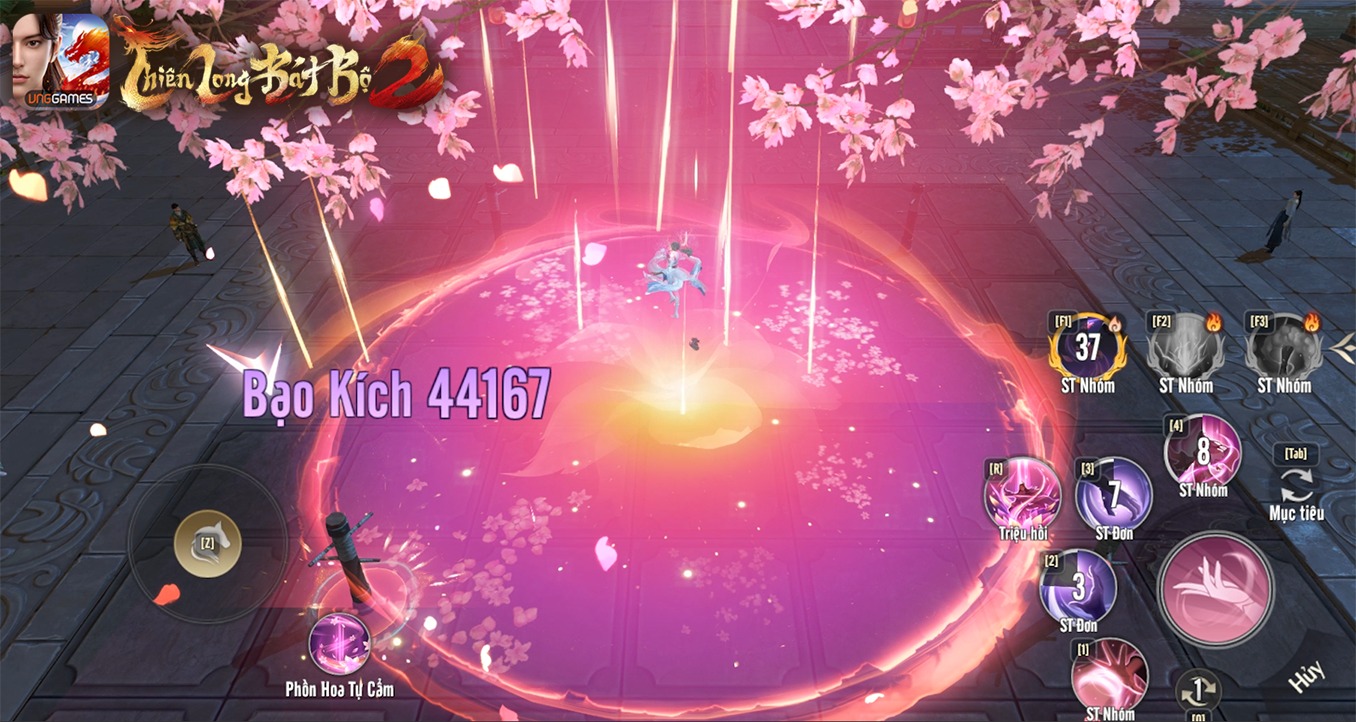This screenshot has width=1356, height=722.
Task: Switch target with the Mục tiêu button
Action: (1296, 484)
